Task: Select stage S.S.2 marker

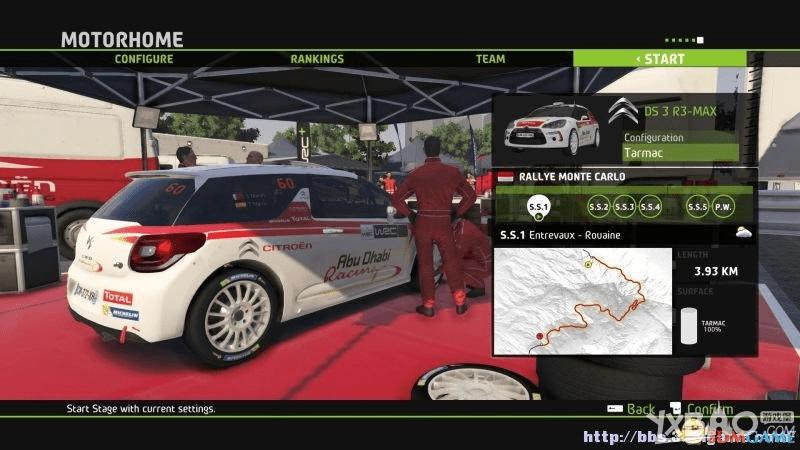Action: [x=599, y=207]
